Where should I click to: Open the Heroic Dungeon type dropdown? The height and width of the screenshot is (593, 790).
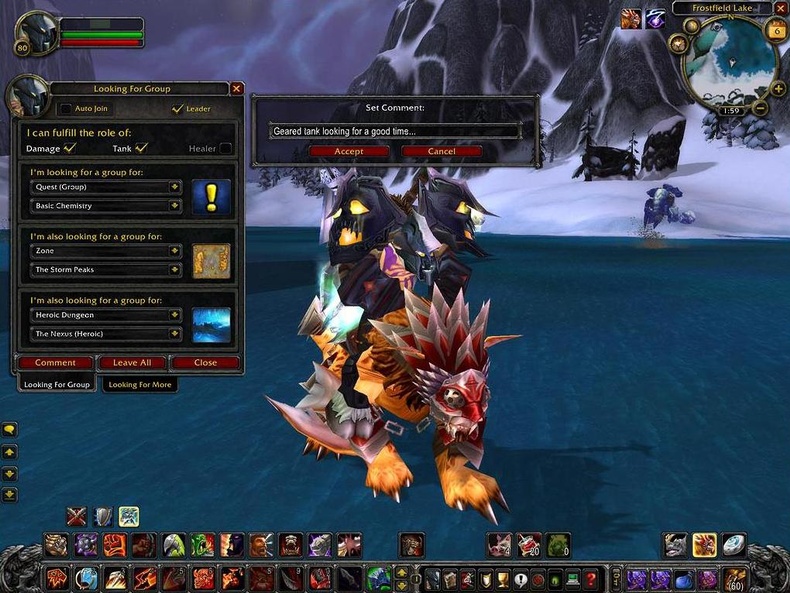175,314
